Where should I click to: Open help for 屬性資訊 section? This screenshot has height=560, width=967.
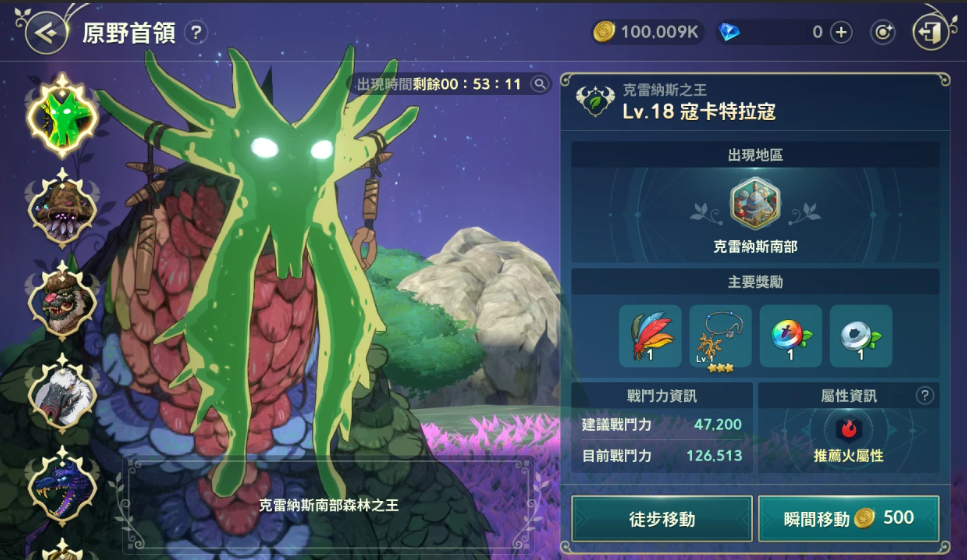point(925,396)
